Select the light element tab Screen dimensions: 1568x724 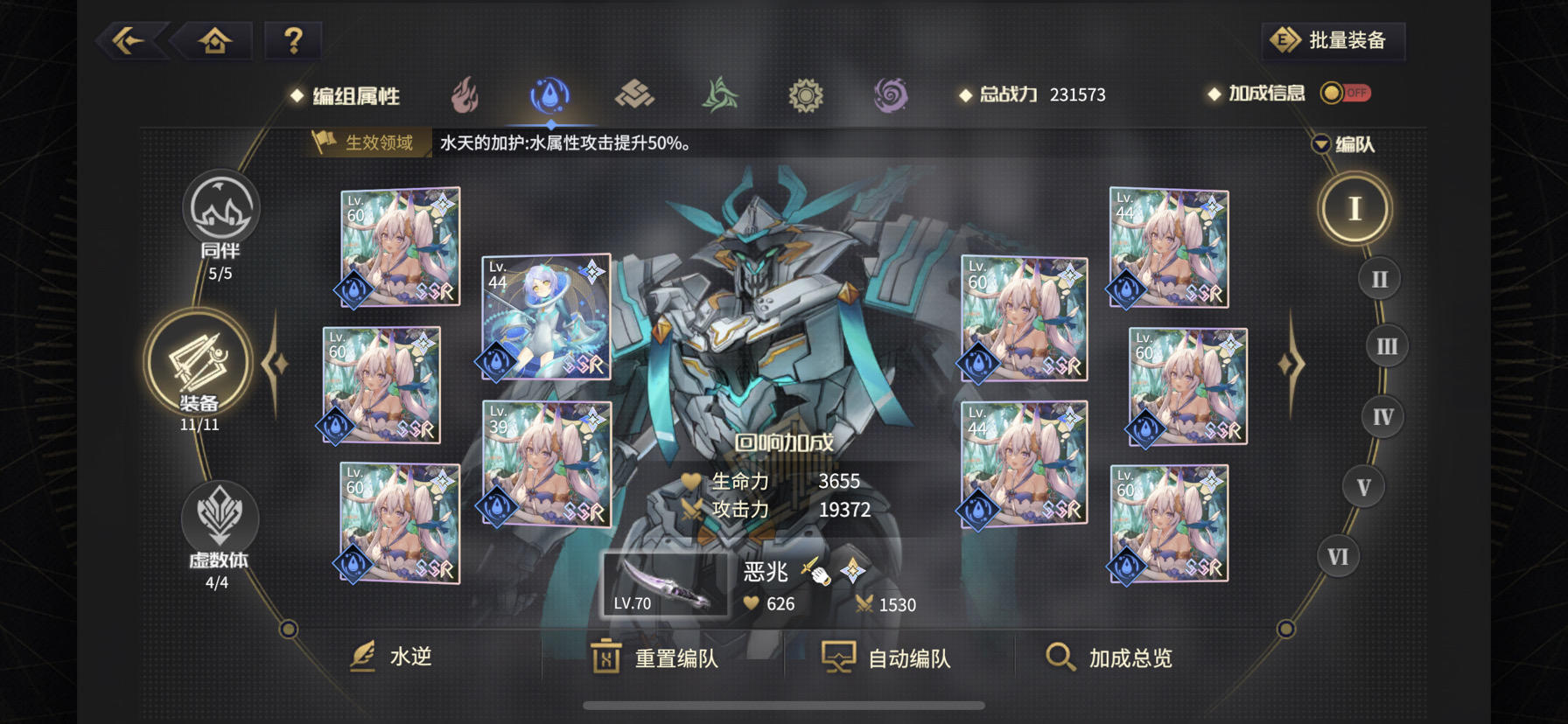tap(804, 94)
